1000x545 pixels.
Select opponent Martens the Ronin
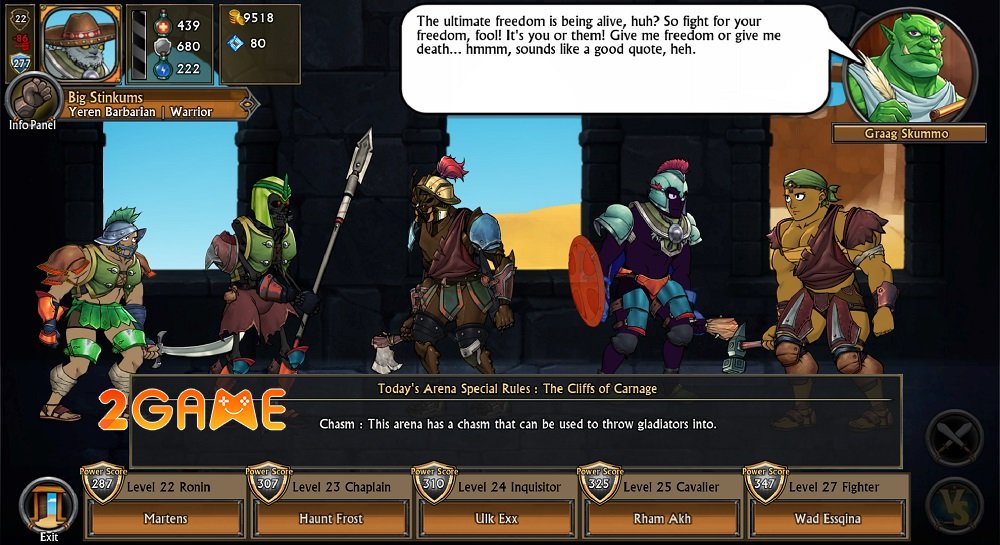[x=164, y=518]
